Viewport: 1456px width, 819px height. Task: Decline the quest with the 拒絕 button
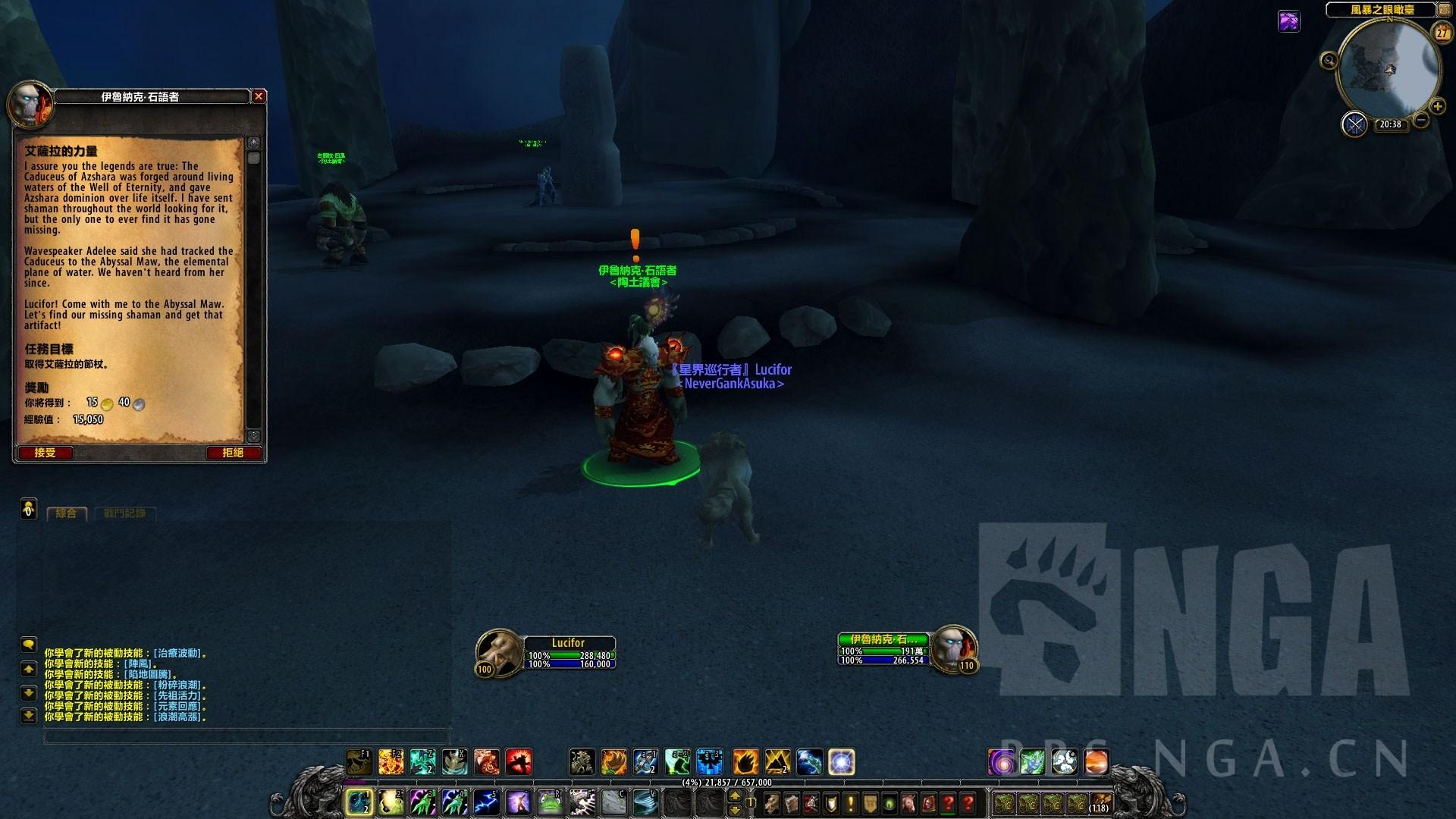tap(233, 453)
